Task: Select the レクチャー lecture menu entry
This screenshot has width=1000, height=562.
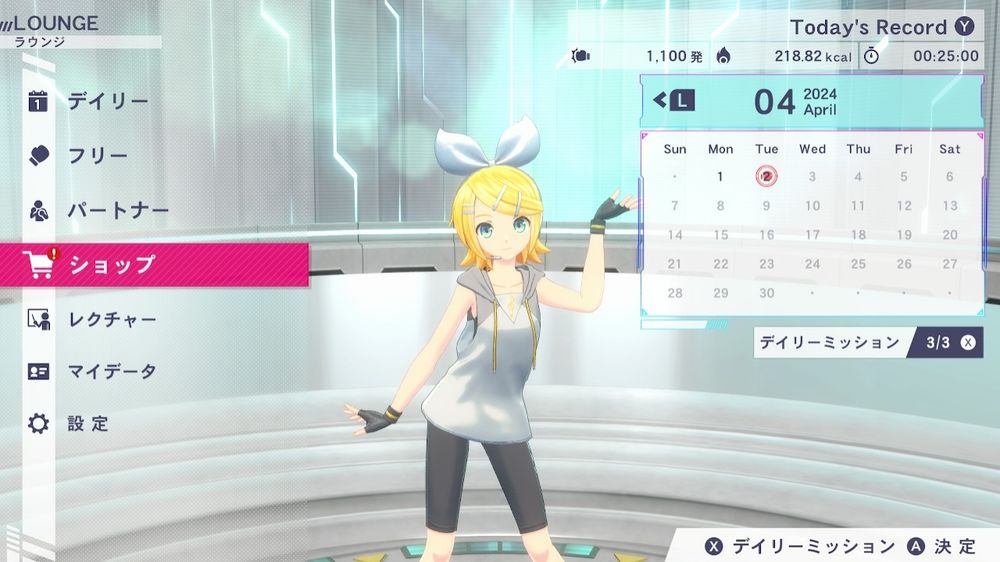Action: click(x=112, y=320)
